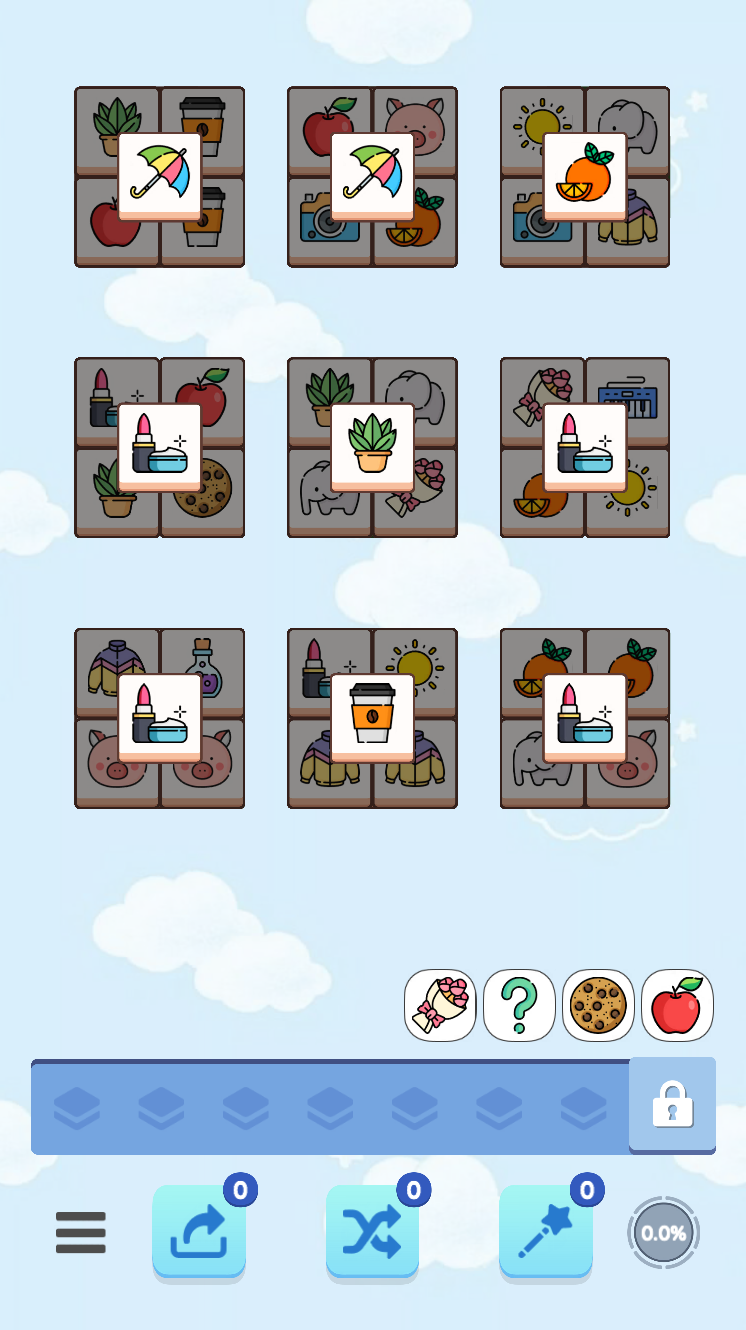Pick the potted plant top tile
The image size is (746, 1330).
(x=372, y=447)
